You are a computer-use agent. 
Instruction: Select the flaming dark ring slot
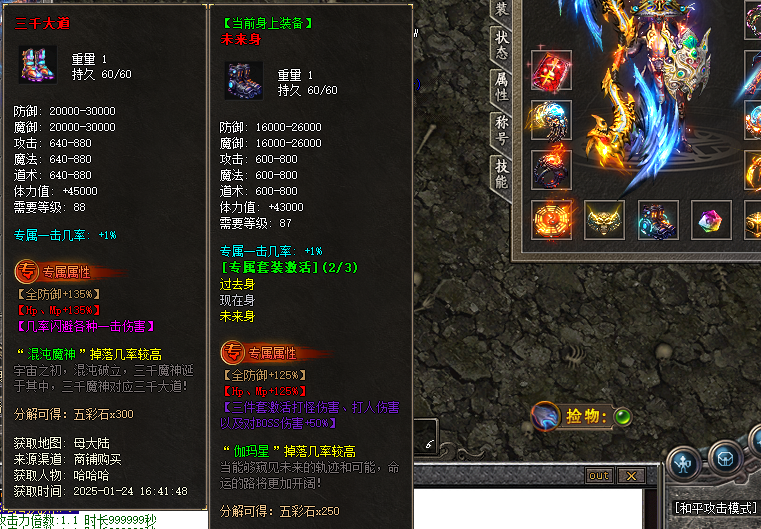point(551,168)
